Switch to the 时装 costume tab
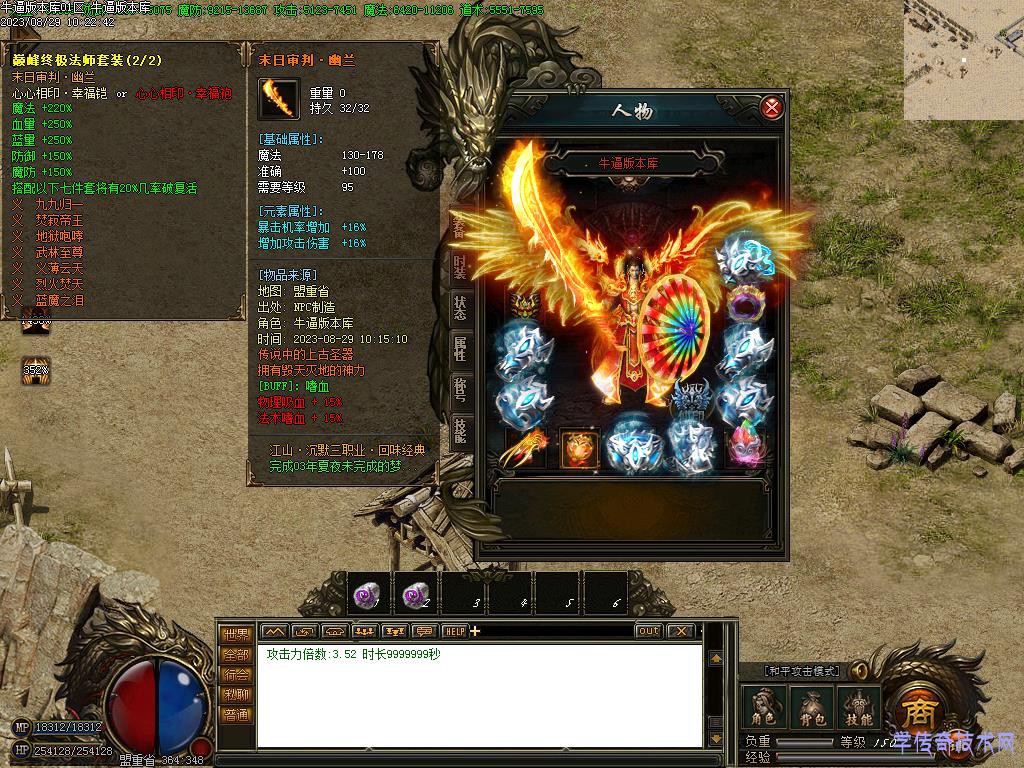Viewport: 1024px width, 768px height. (x=459, y=268)
